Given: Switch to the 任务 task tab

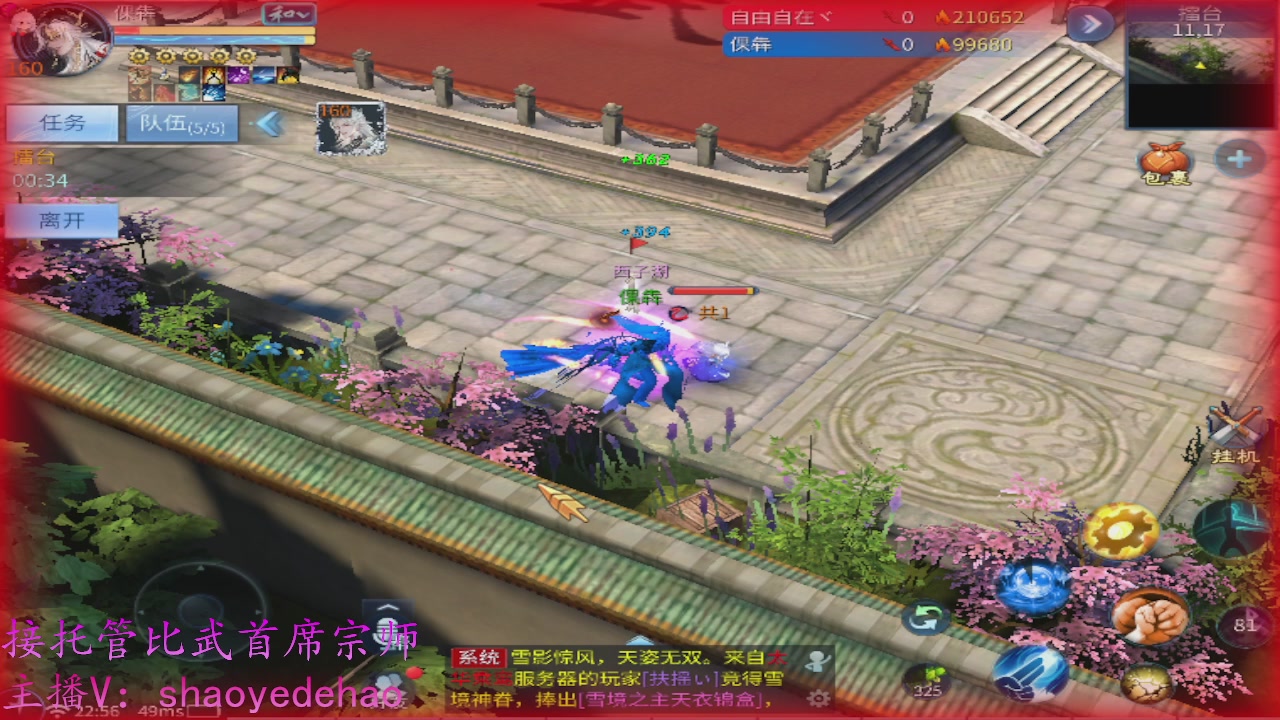Looking at the screenshot, I should click(x=62, y=123).
